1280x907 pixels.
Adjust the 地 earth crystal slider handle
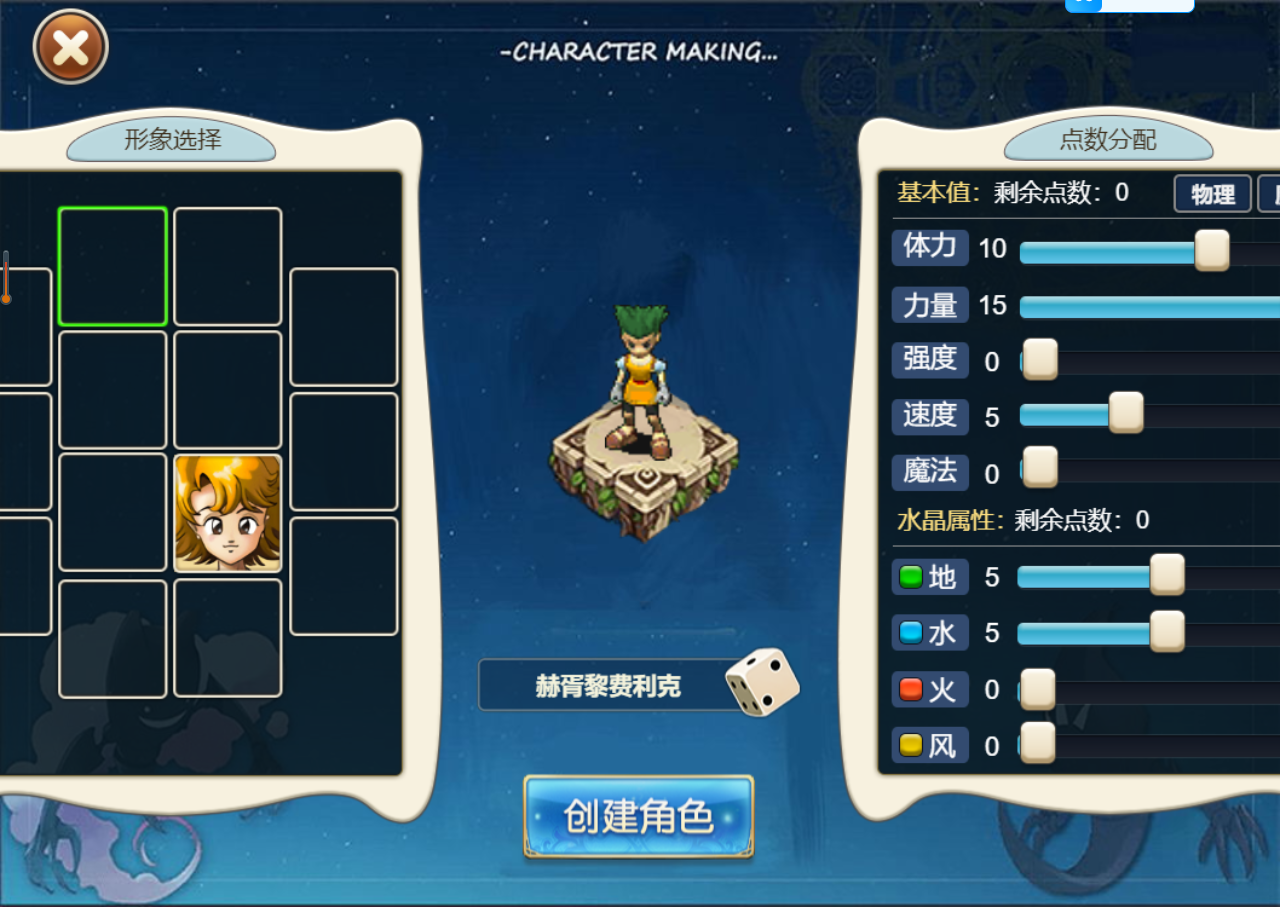click(1167, 575)
